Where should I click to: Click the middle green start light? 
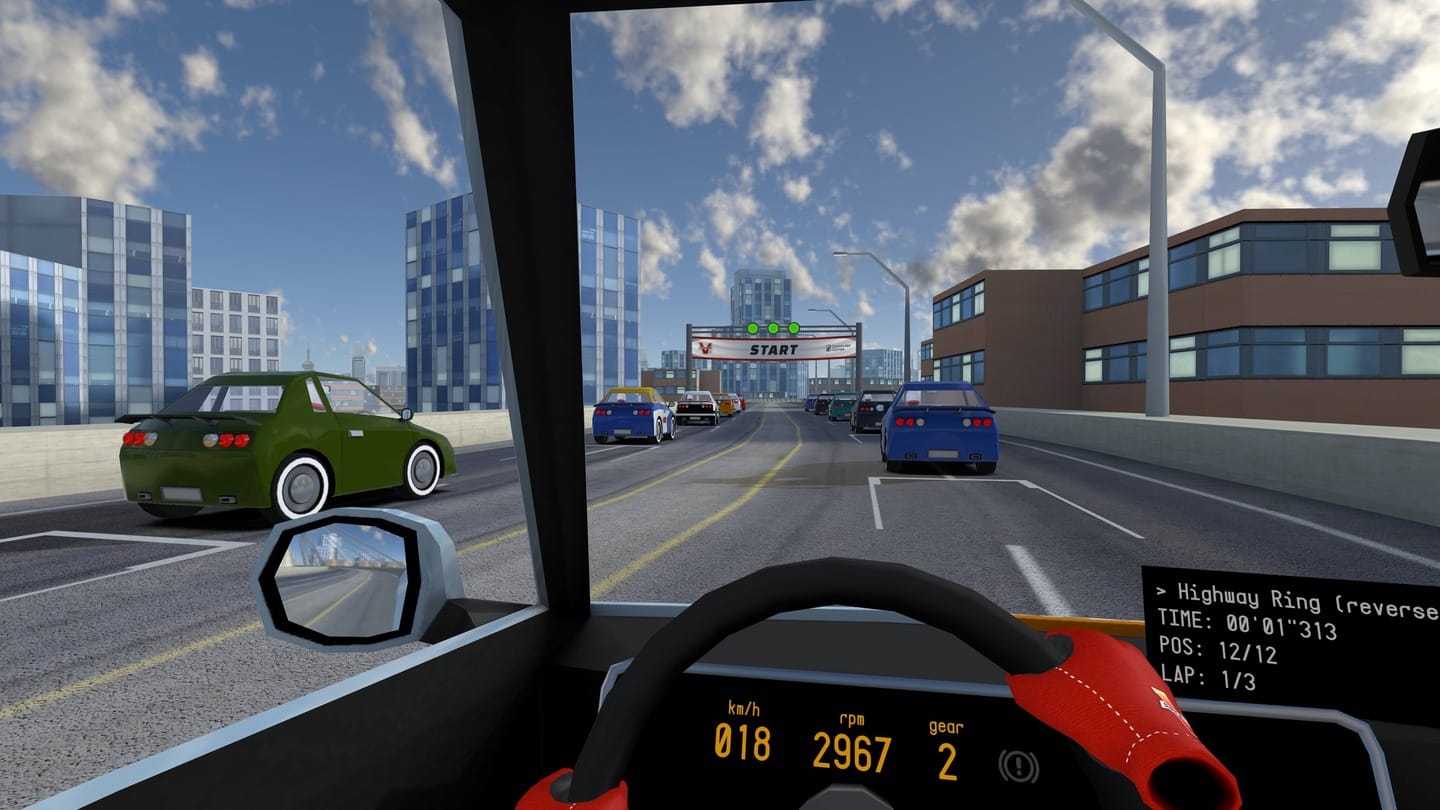pos(772,327)
